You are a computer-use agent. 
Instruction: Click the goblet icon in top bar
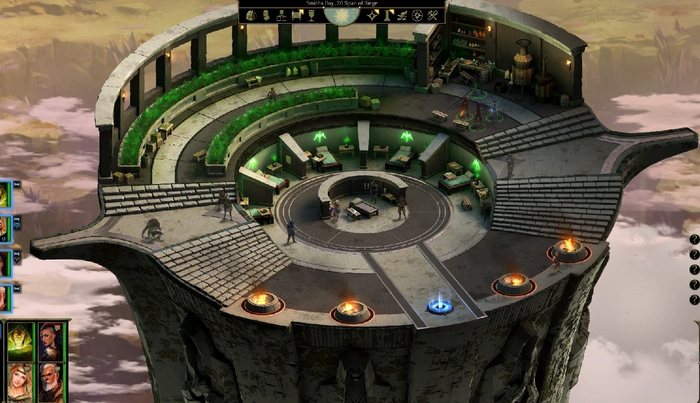coord(311,15)
